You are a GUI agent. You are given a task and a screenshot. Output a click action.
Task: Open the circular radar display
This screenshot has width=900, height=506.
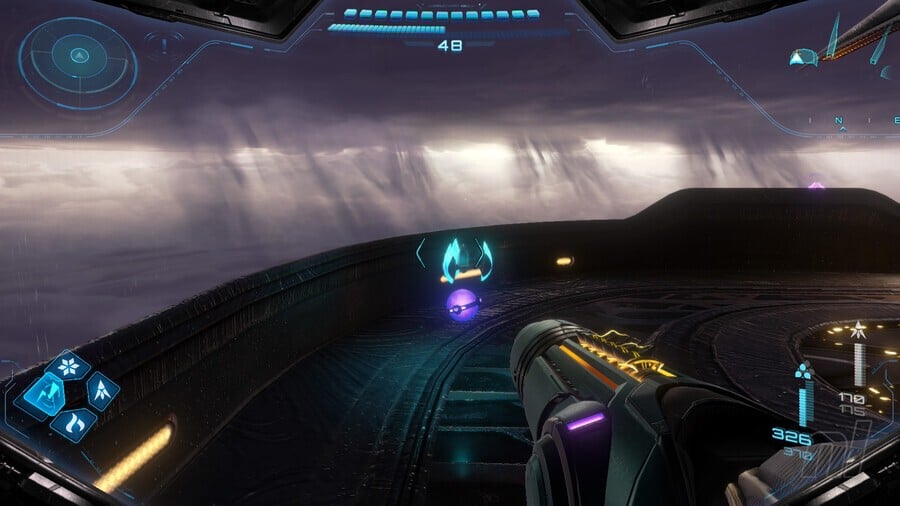[x=78, y=62]
